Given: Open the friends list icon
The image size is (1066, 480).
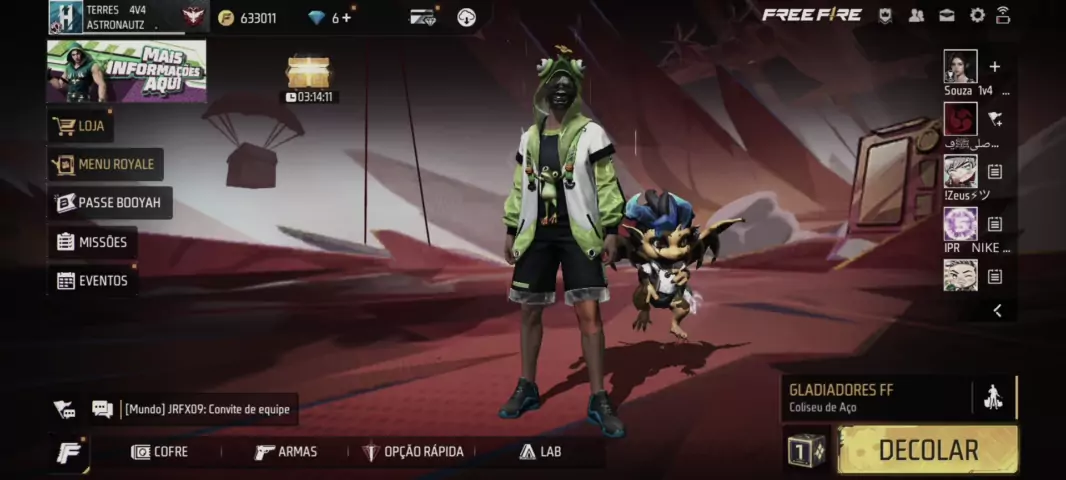Looking at the screenshot, I should point(916,15).
